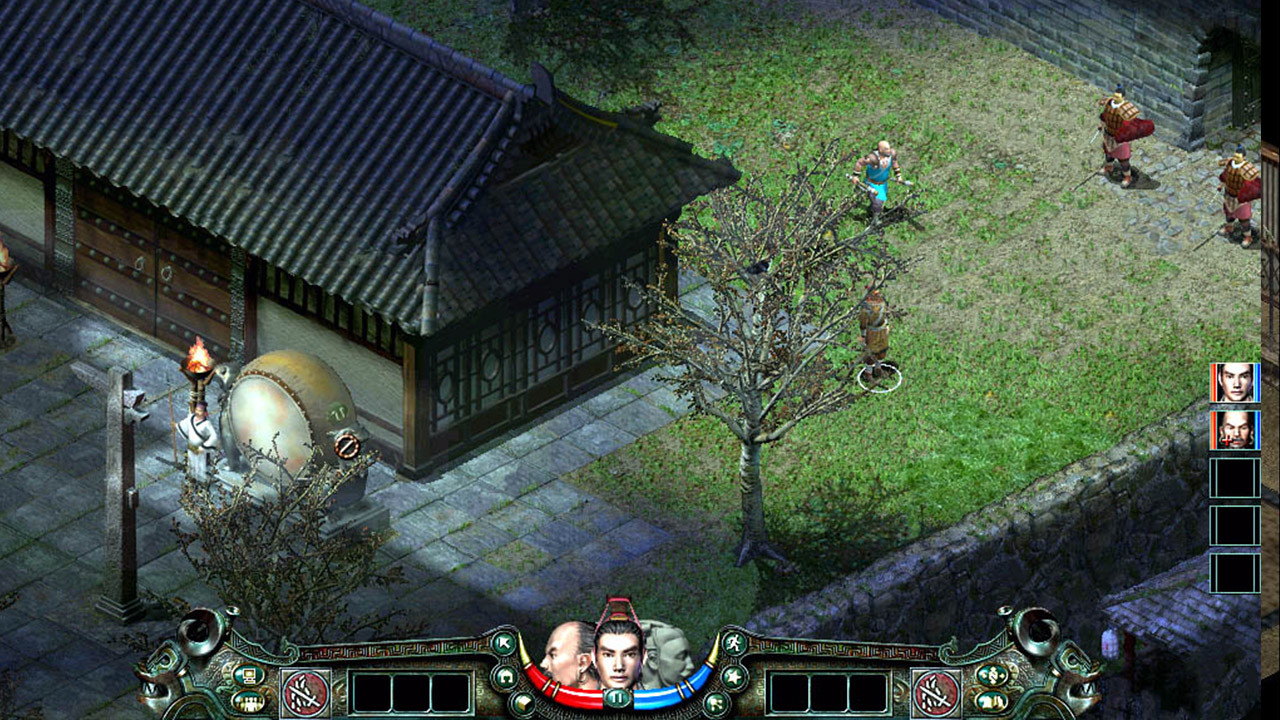Select the top hero portrait on the right sidebar
This screenshot has width=1280, height=720.
1237,385
